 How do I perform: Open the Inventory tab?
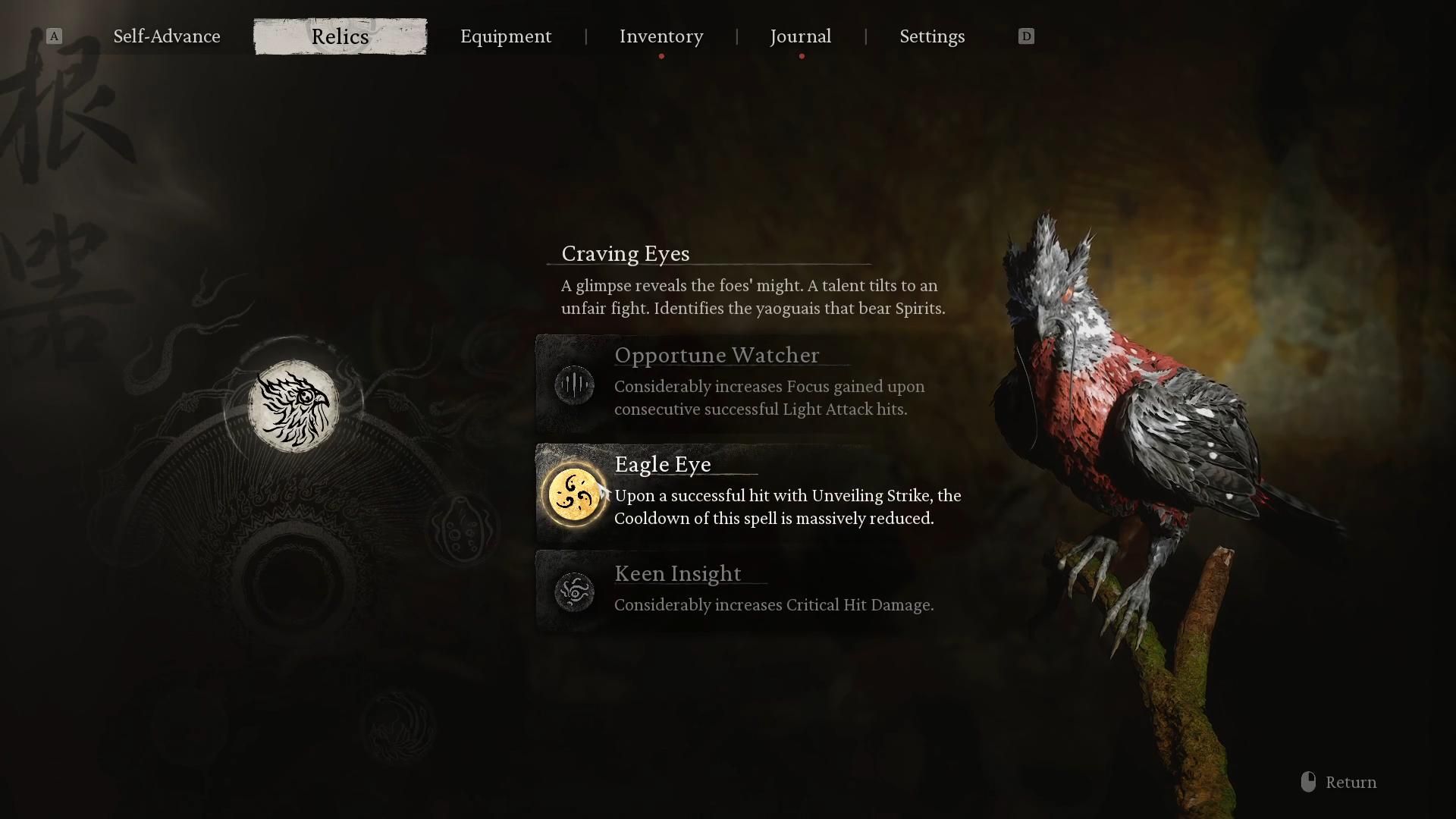point(661,36)
